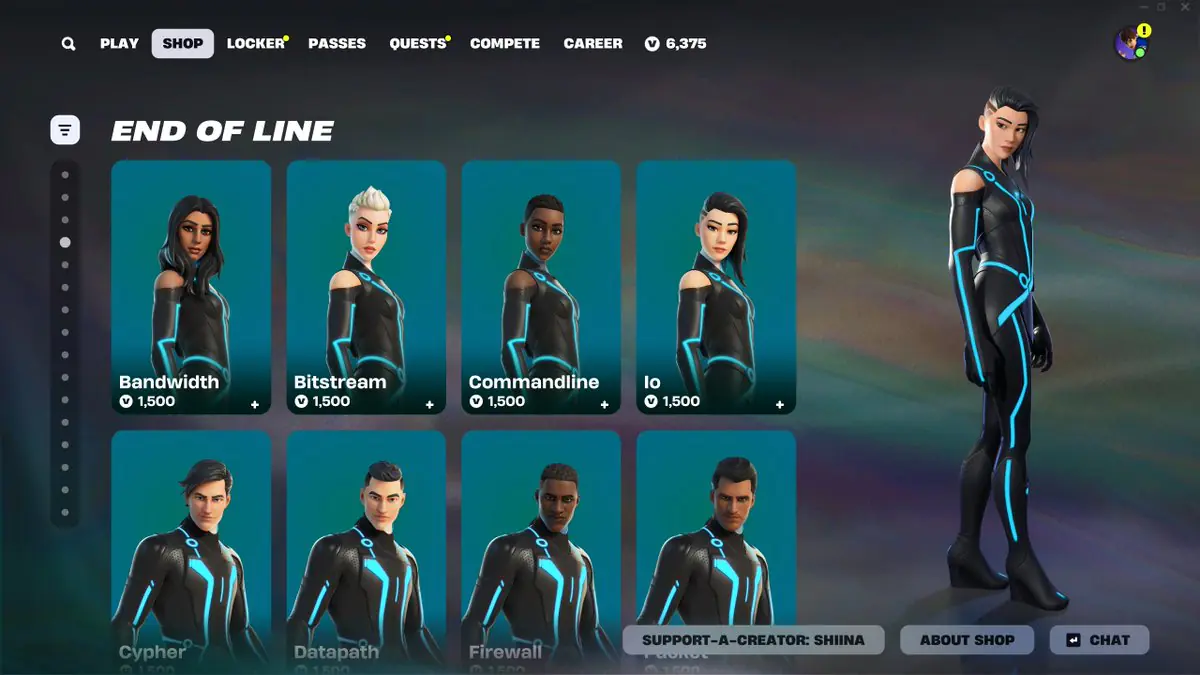Go to the Passes tab

pos(337,44)
